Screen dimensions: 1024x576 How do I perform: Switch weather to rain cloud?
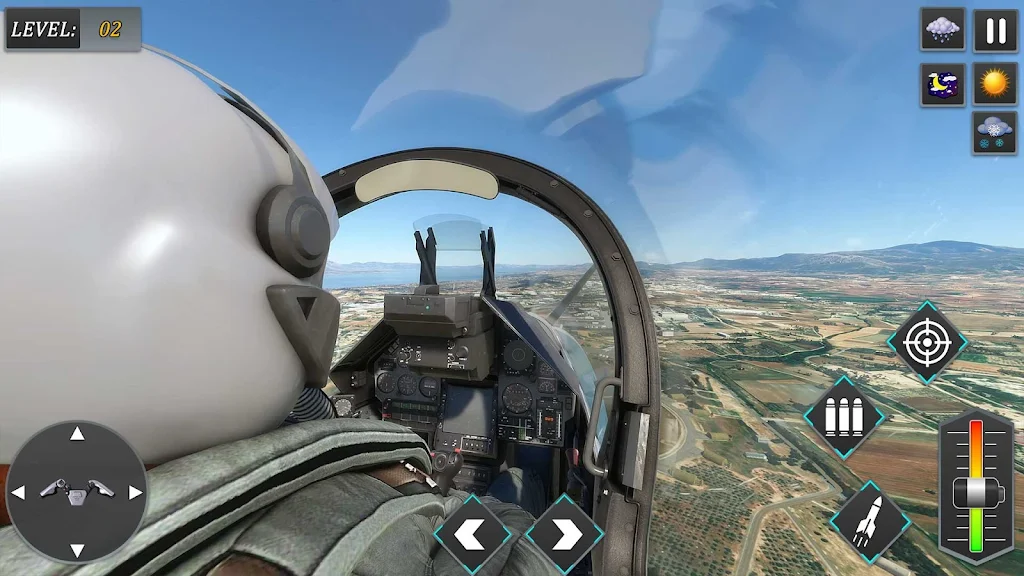point(942,30)
